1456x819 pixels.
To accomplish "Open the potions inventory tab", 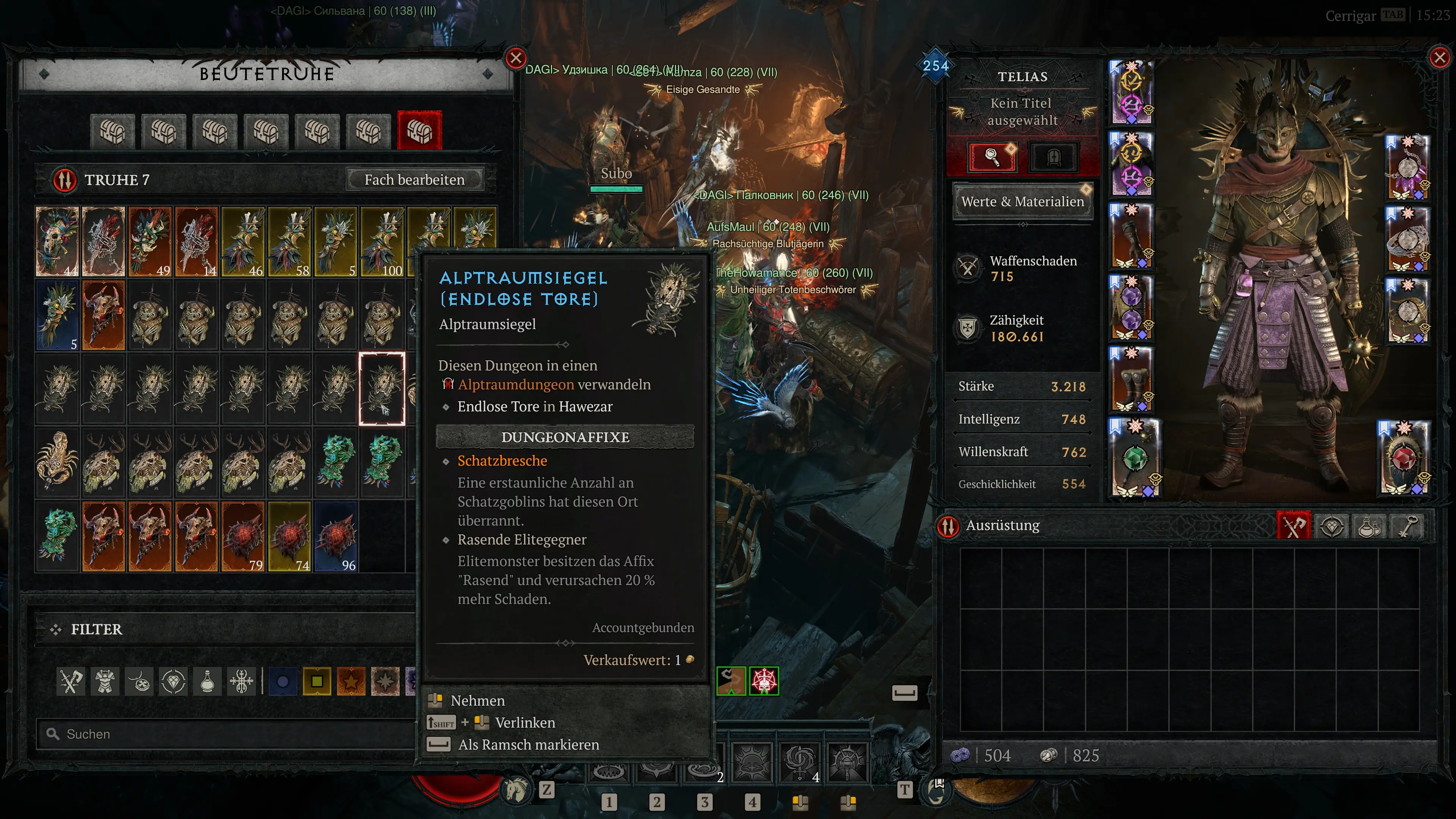I will coord(1369,526).
